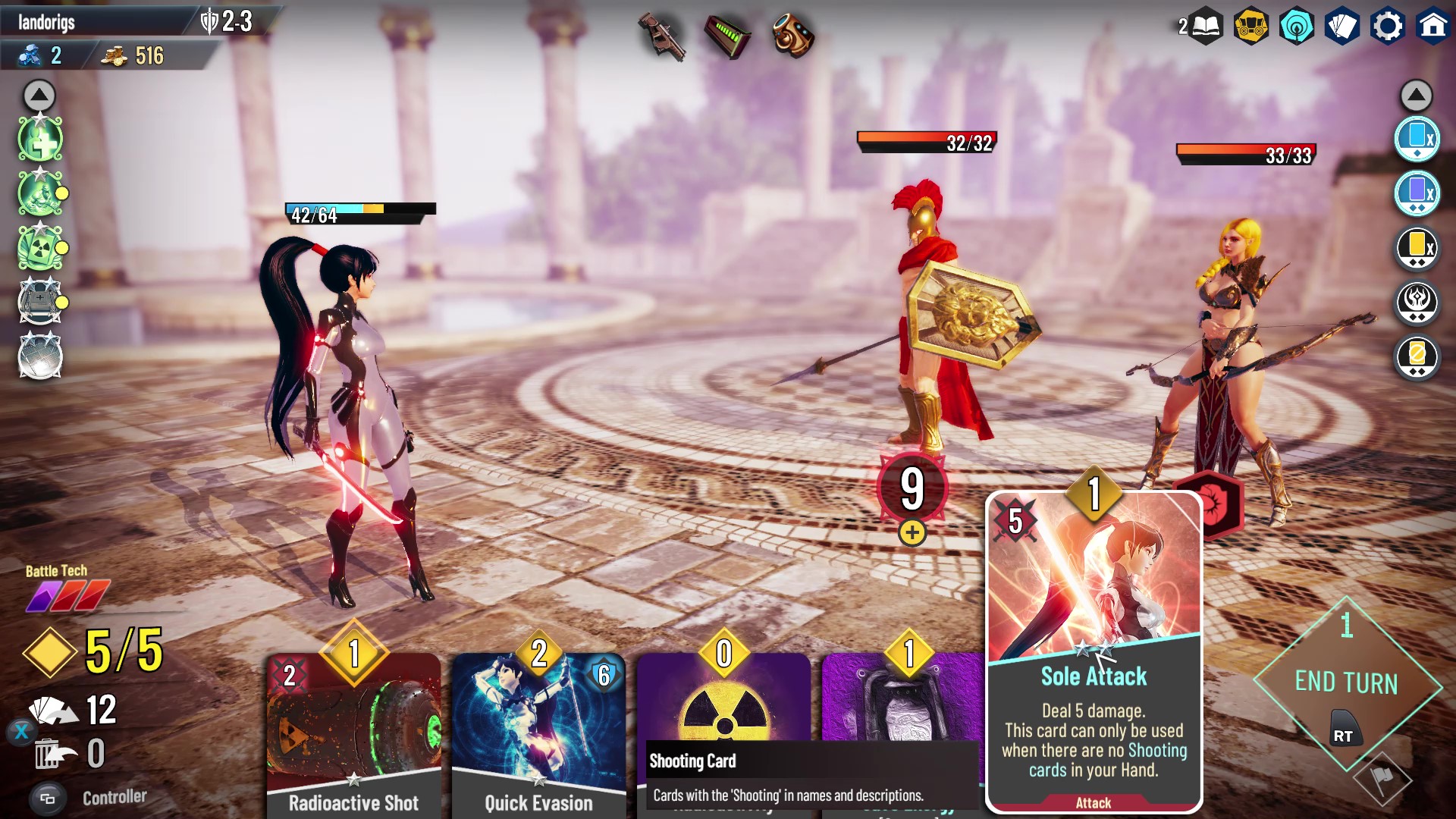The height and width of the screenshot is (819, 1456).
Task: Click the yellow carriage icon
Action: click(x=1250, y=27)
